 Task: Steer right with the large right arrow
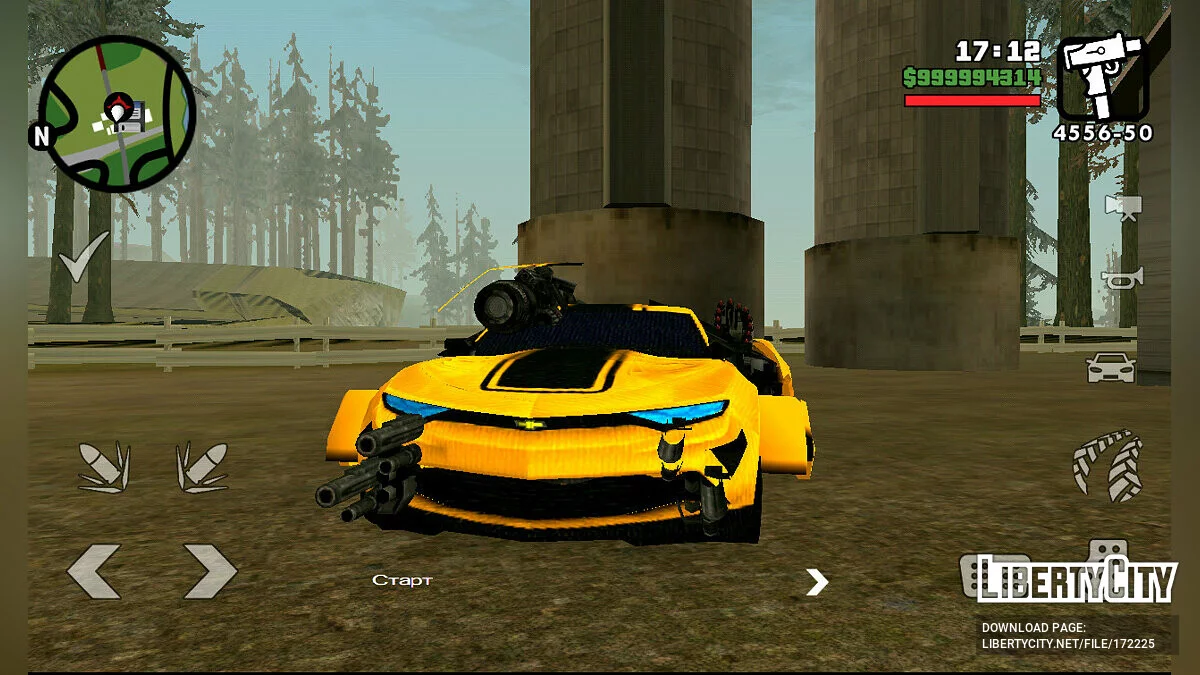210,572
